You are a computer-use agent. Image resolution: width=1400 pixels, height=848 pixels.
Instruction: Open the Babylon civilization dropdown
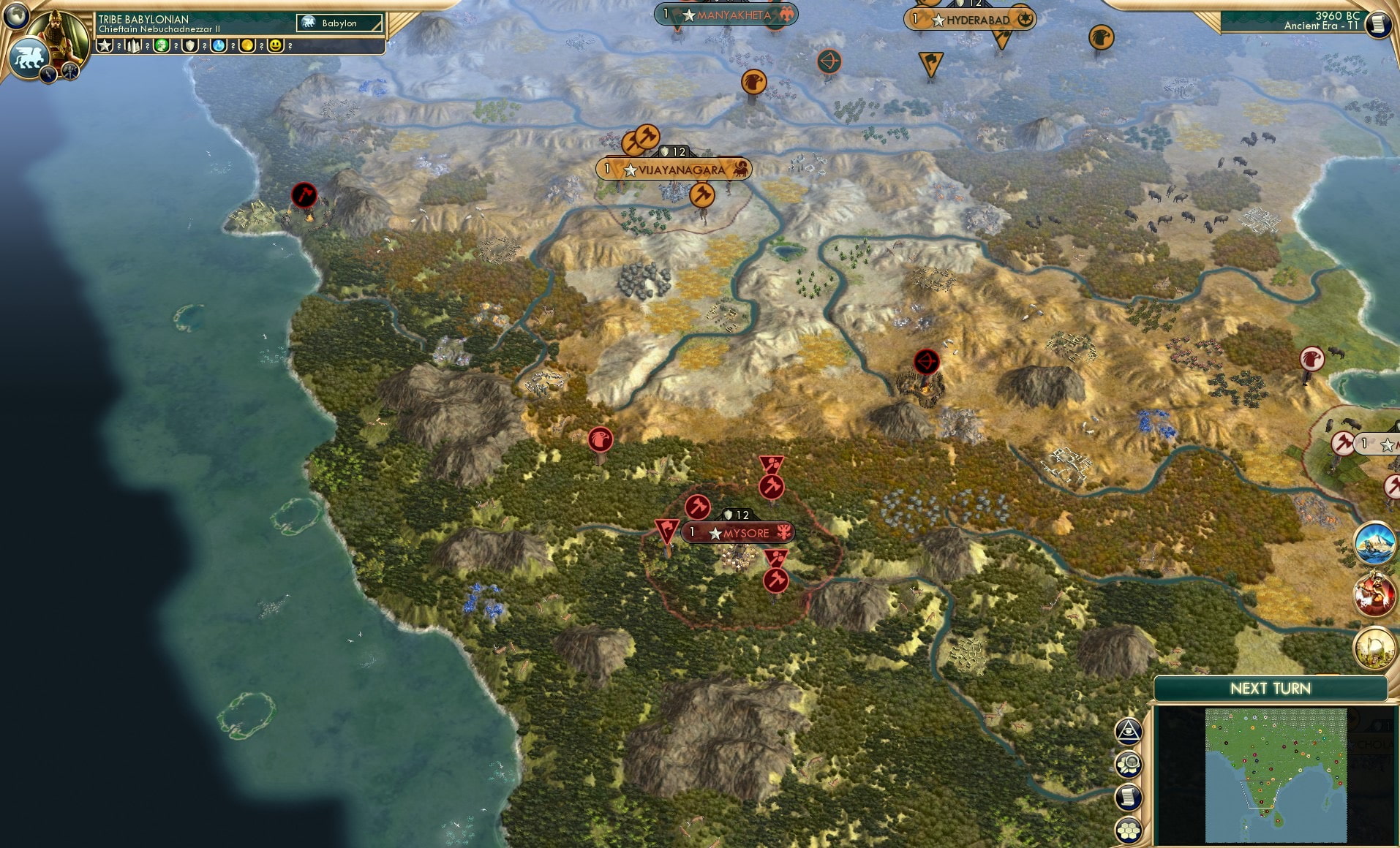click(x=339, y=23)
